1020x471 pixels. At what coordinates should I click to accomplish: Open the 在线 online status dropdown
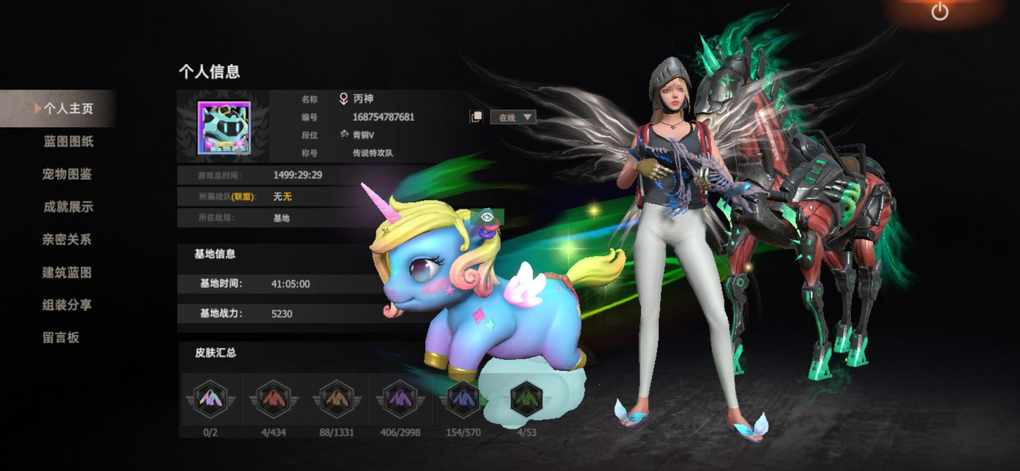(514, 117)
